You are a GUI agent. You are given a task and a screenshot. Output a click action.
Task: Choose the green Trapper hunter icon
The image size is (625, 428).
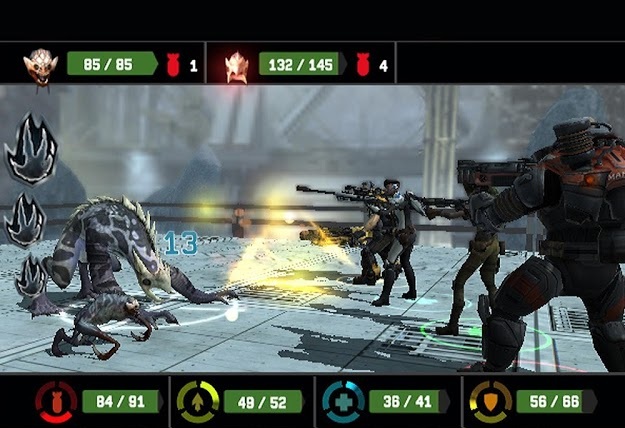197,401
